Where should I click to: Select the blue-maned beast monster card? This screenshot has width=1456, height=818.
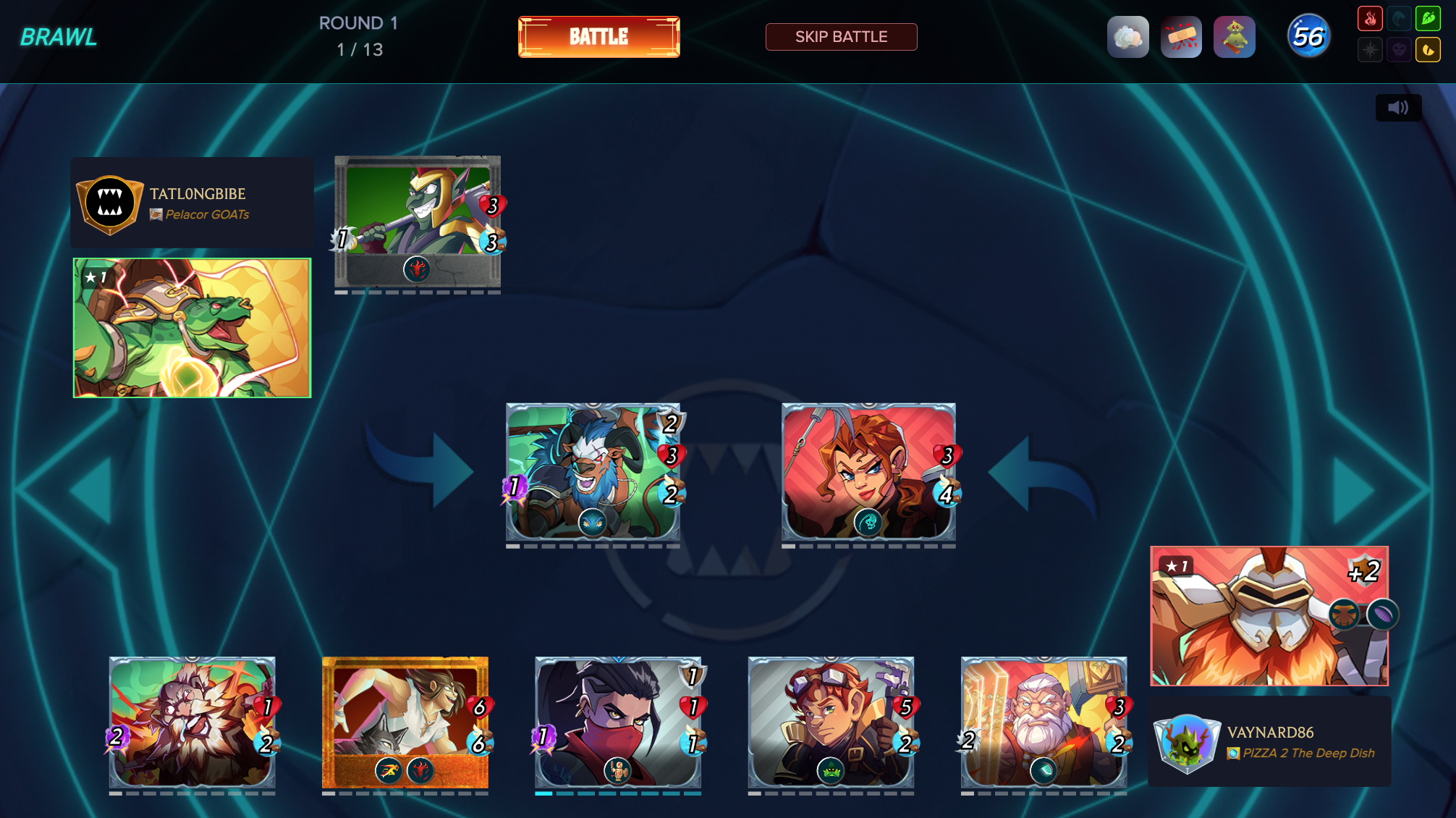tap(593, 472)
